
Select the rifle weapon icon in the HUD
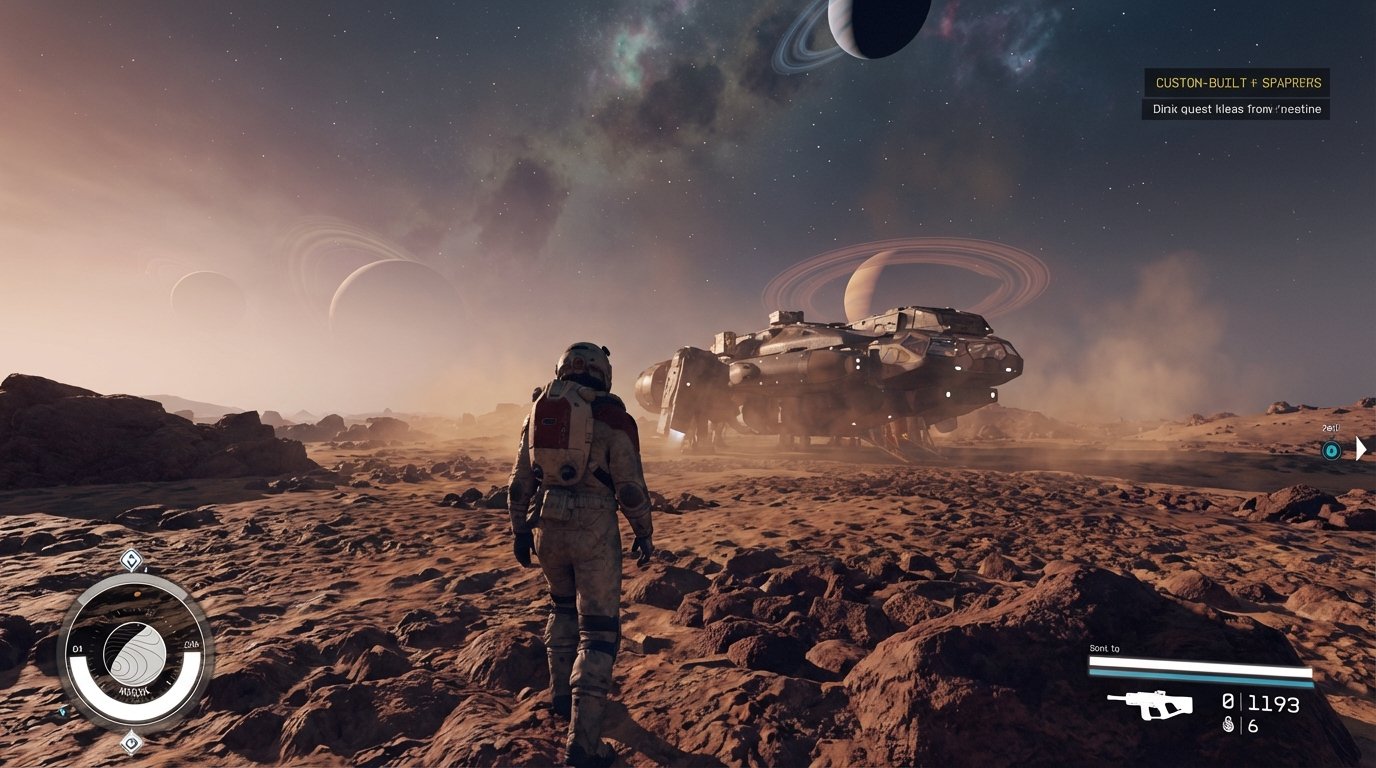point(1149,703)
